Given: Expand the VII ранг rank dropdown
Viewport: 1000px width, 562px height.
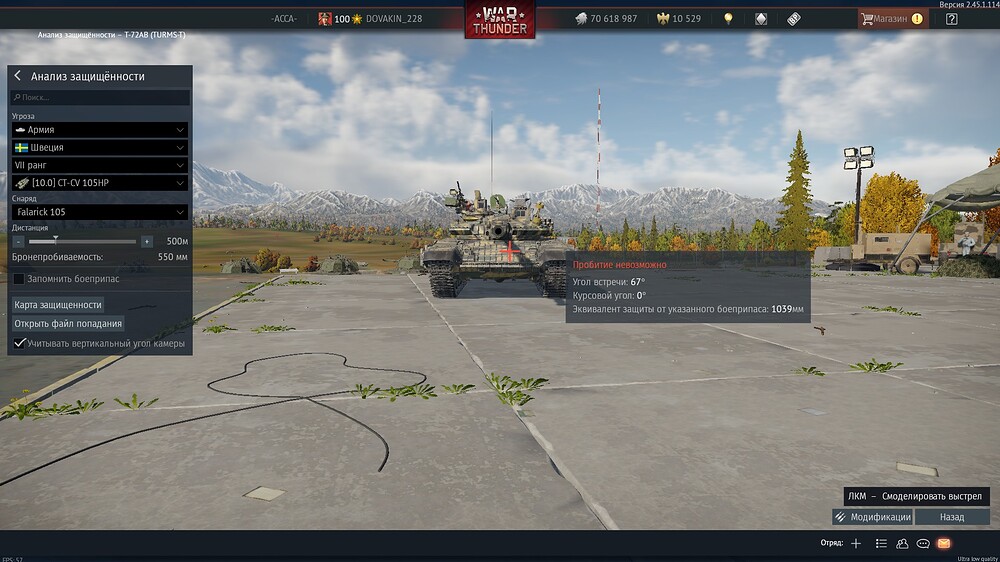Looking at the screenshot, I should pos(100,165).
